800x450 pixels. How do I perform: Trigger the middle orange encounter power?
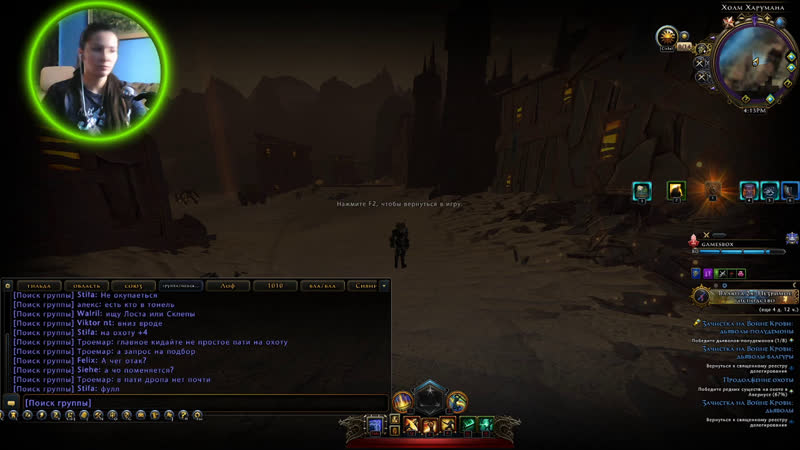click(430, 426)
